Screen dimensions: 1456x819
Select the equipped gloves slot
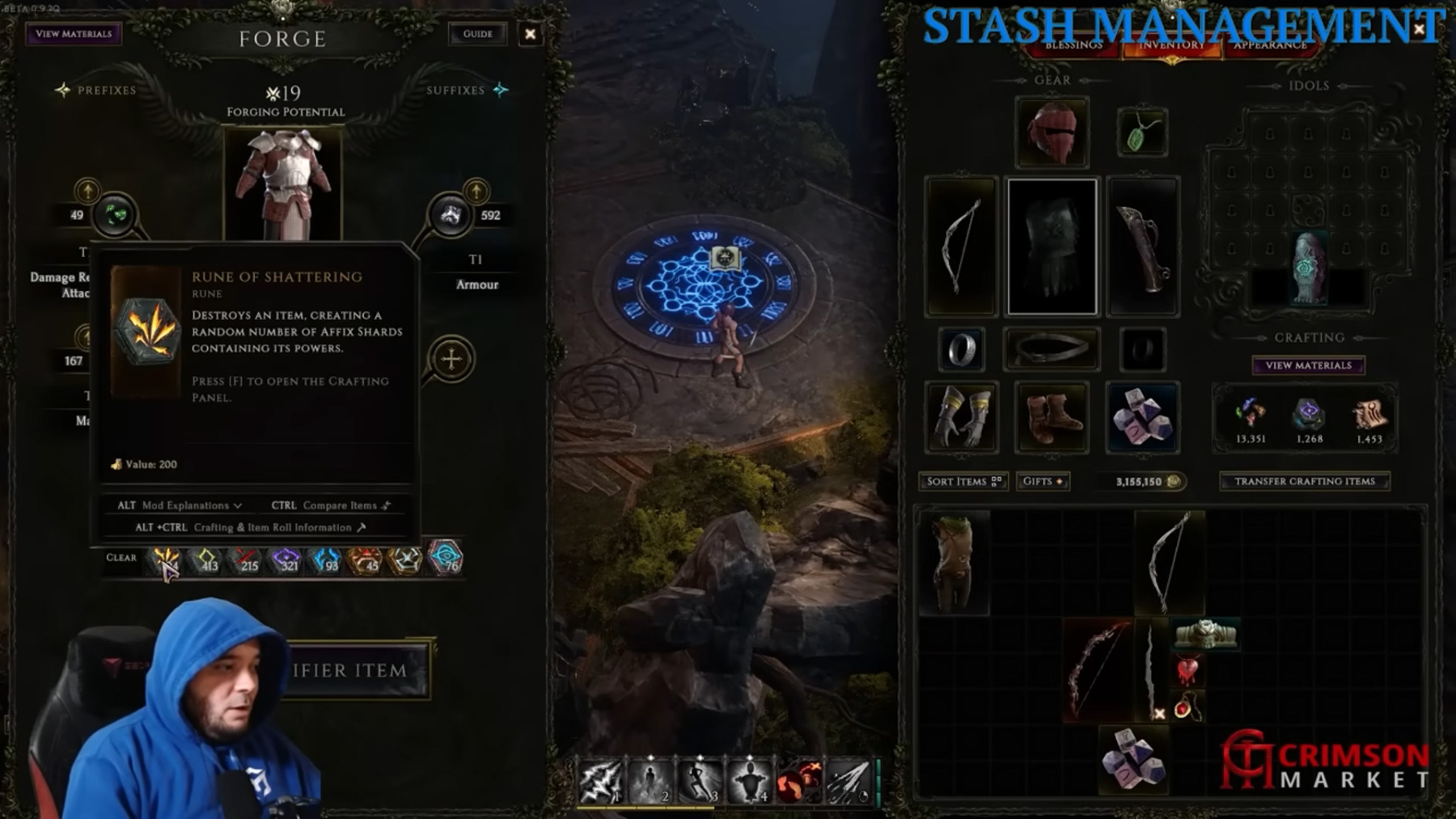961,417
